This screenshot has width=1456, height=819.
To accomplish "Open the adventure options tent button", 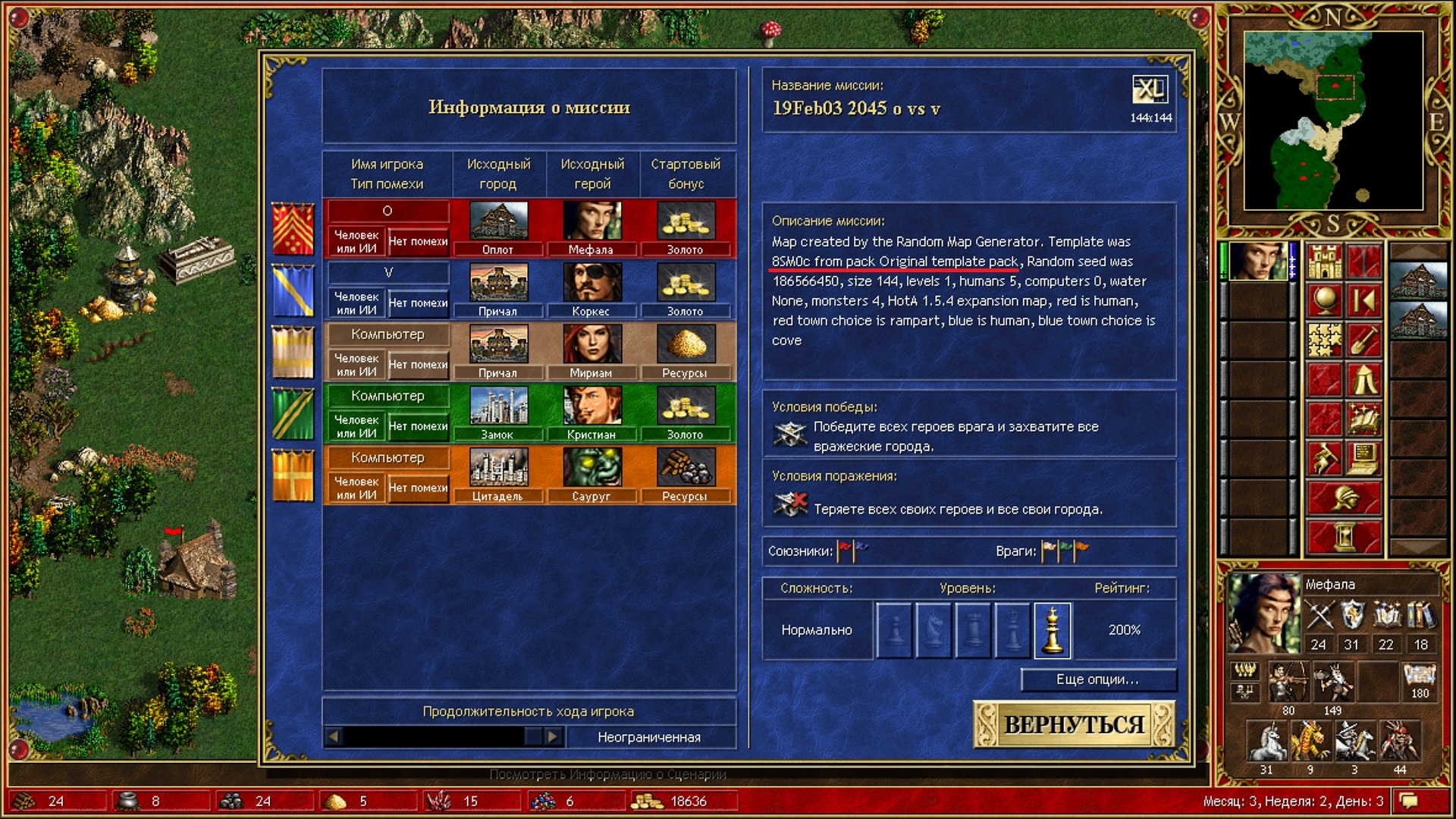I will (1363, 379).
